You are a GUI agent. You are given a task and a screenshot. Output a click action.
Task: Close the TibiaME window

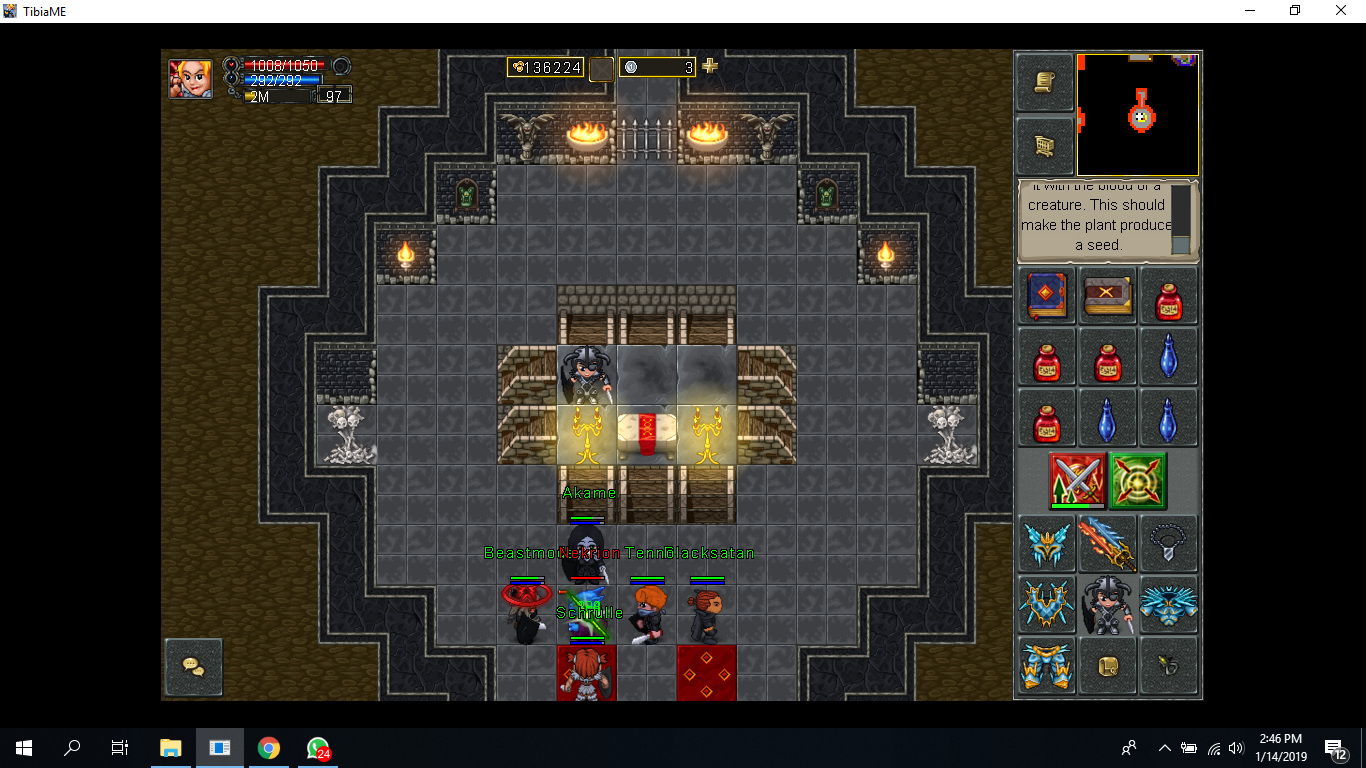click(x=1341, y=11)
